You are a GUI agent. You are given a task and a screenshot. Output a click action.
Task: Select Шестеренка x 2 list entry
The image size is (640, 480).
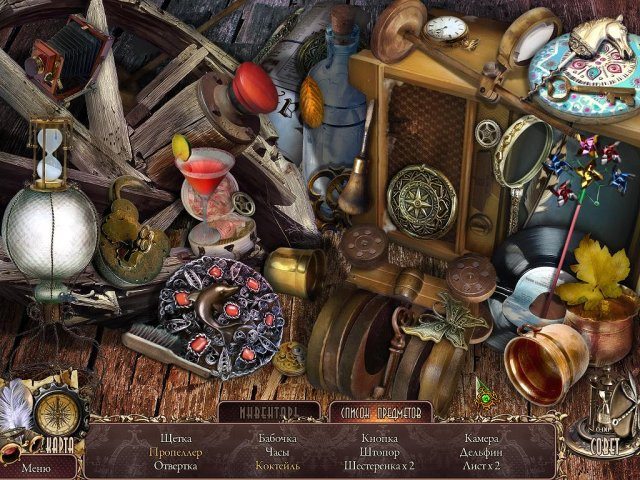coord(379,466)
